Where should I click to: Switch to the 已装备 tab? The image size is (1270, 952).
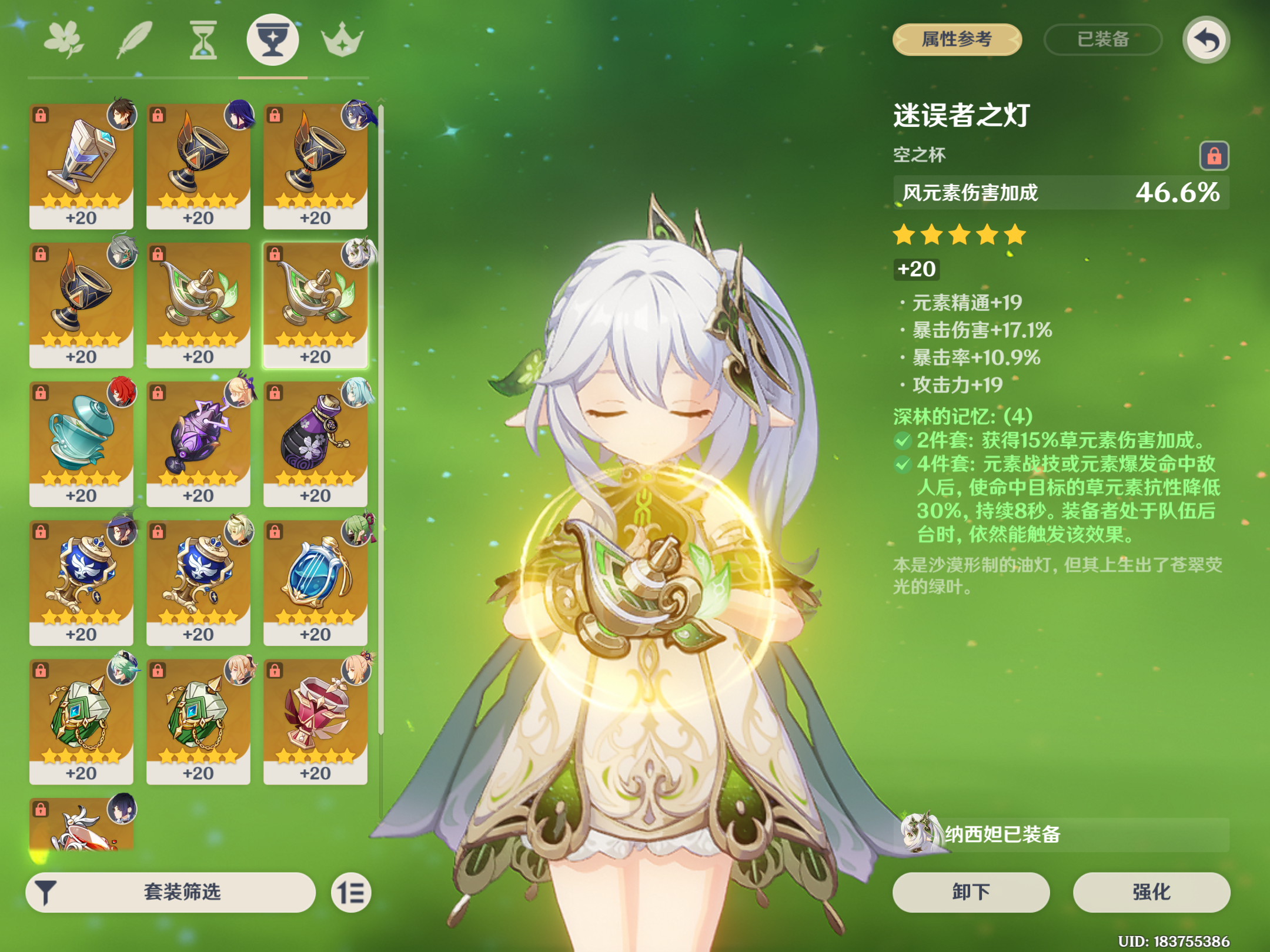pyautogui.click(x=1102, y=39)
